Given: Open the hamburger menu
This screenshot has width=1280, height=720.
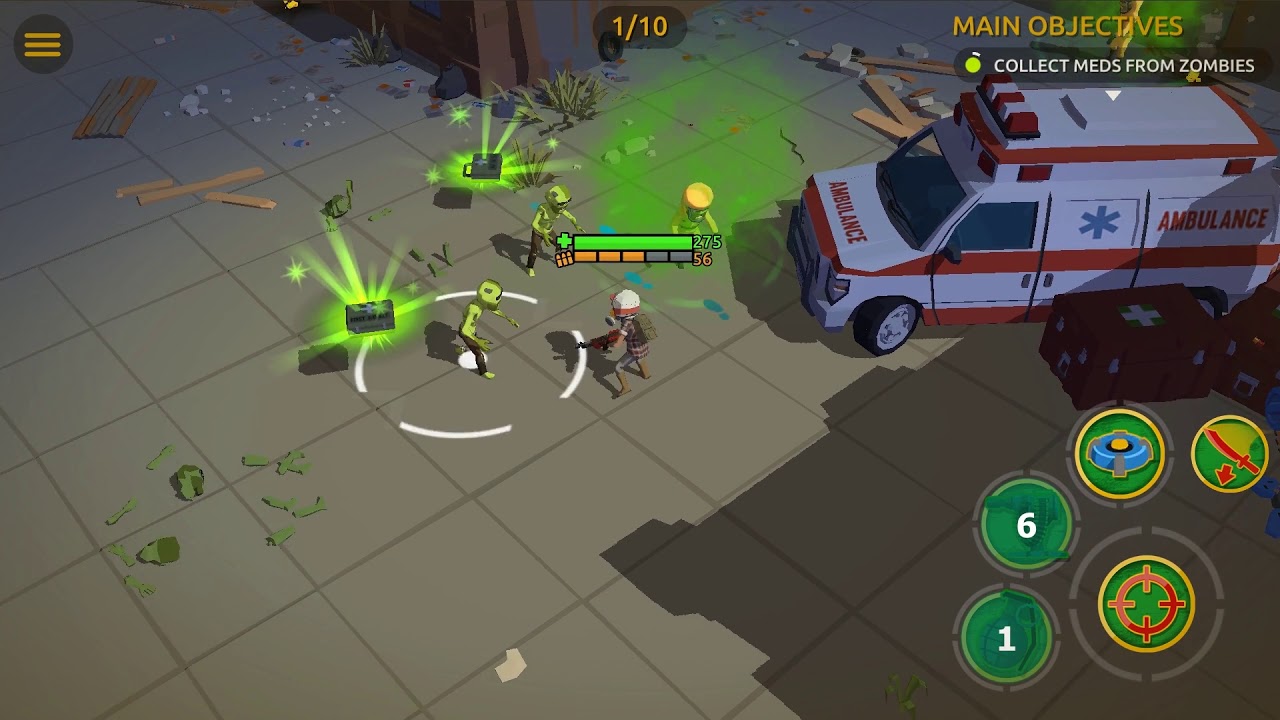Looking at the screenshot, I should coord(42,44).
